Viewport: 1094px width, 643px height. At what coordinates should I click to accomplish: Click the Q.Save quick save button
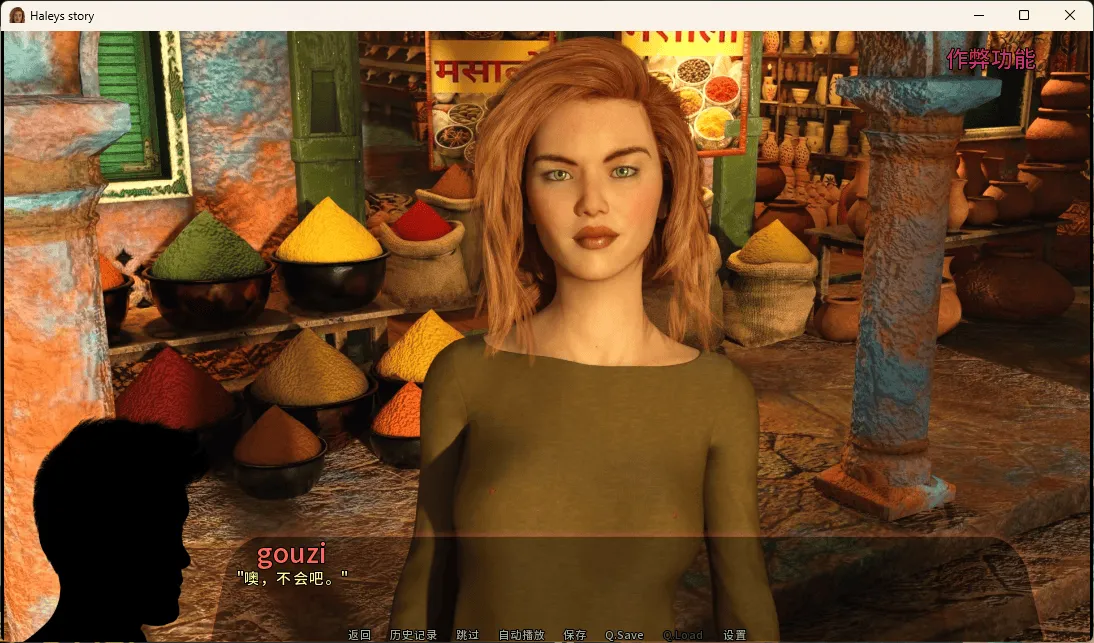click(624, 635)
